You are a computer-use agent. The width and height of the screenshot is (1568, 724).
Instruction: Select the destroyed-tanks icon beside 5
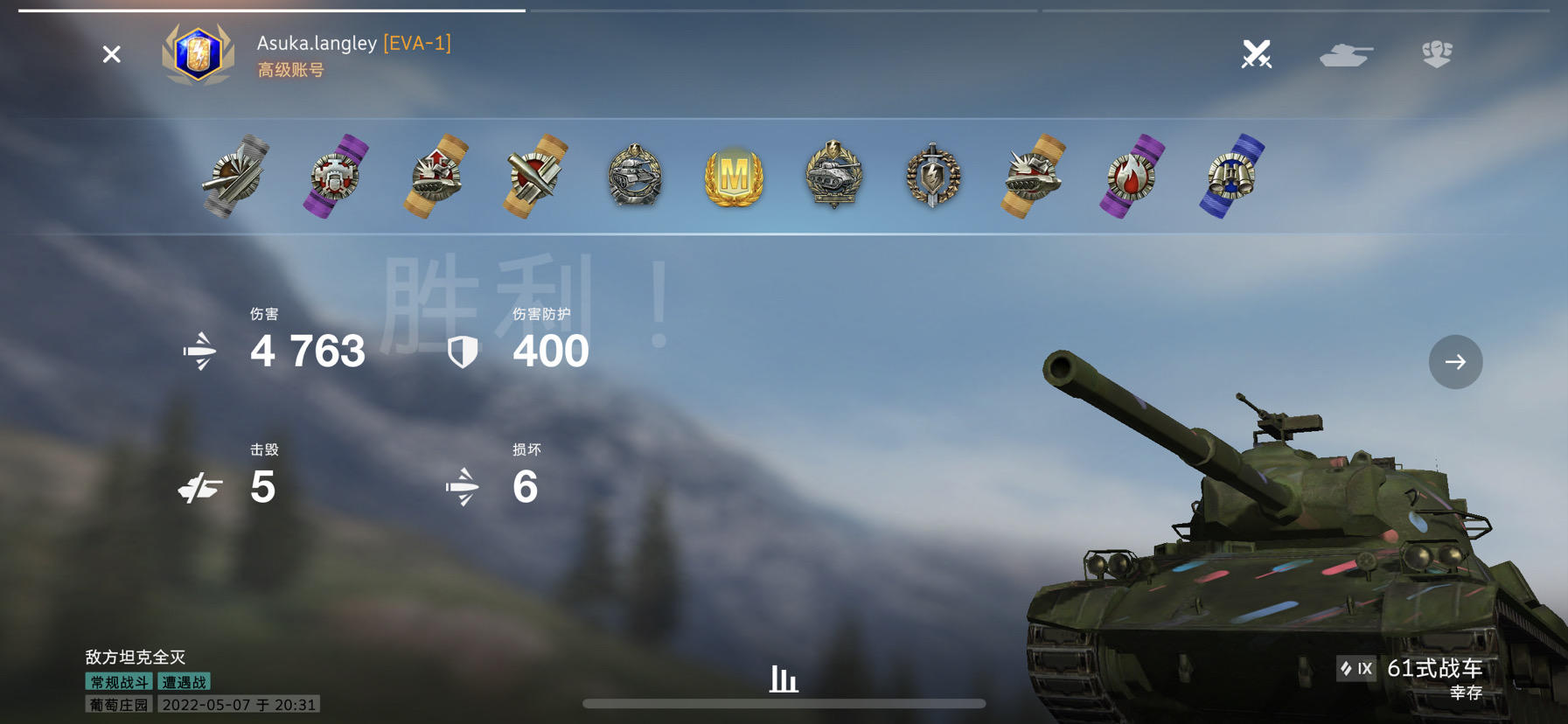point(199,487)
